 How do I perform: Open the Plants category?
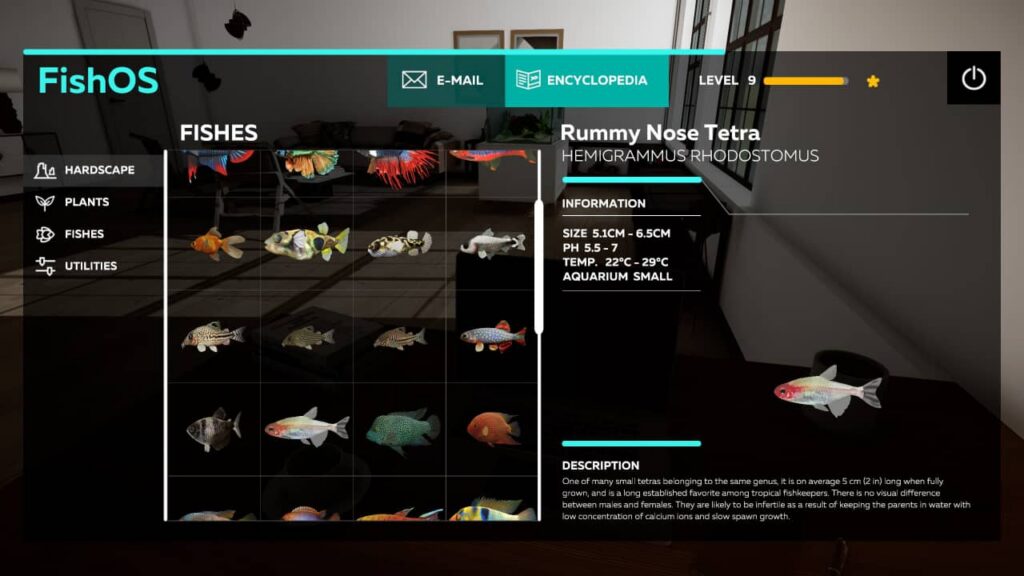click(x=86, y=202)
